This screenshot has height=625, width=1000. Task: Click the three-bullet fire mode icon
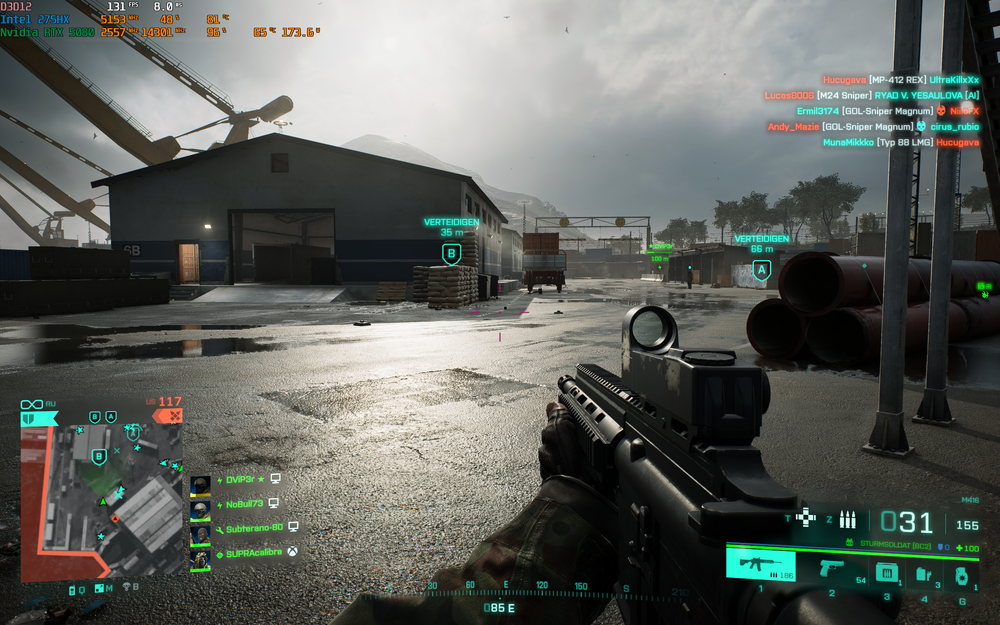click(848, 519)
